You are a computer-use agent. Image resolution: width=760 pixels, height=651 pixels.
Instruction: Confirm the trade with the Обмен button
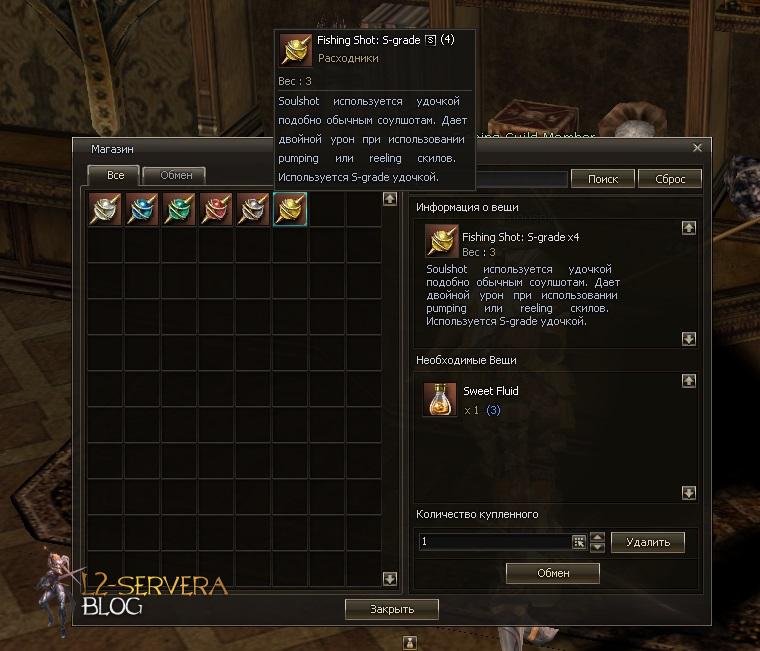pyautogui.click(x=552, y=573)
